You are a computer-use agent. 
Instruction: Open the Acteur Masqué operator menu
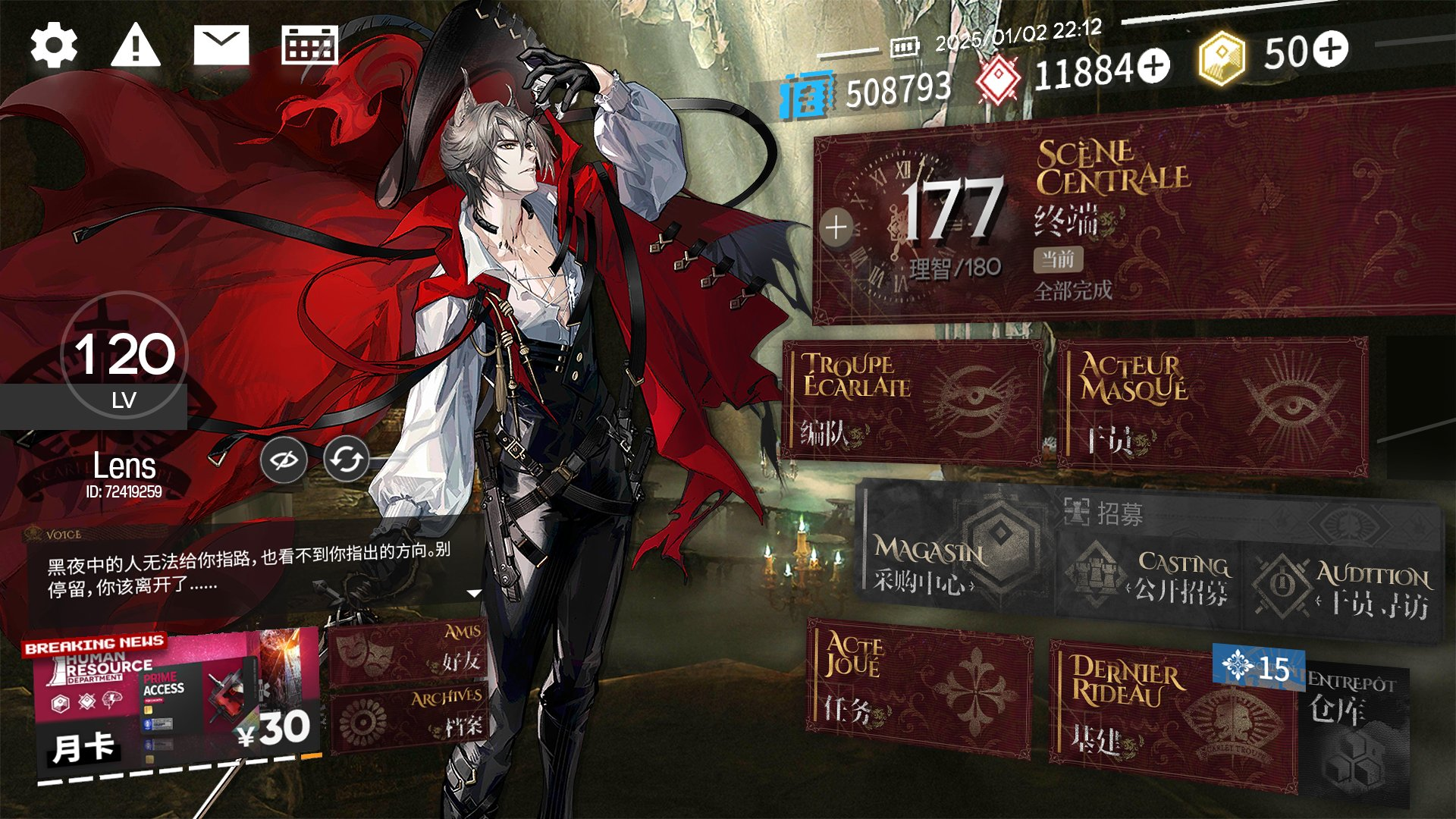point(1213,404)
